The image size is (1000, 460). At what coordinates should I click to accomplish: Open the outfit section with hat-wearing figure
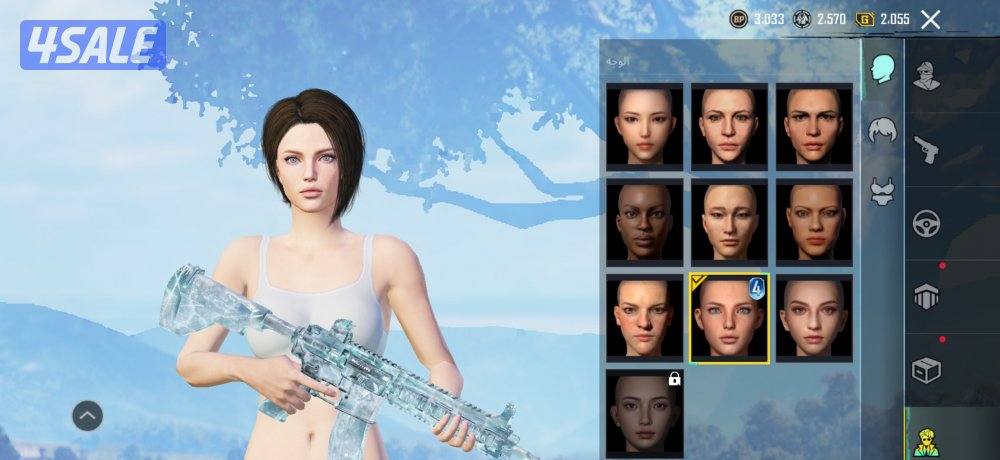(x=927, y=75)
